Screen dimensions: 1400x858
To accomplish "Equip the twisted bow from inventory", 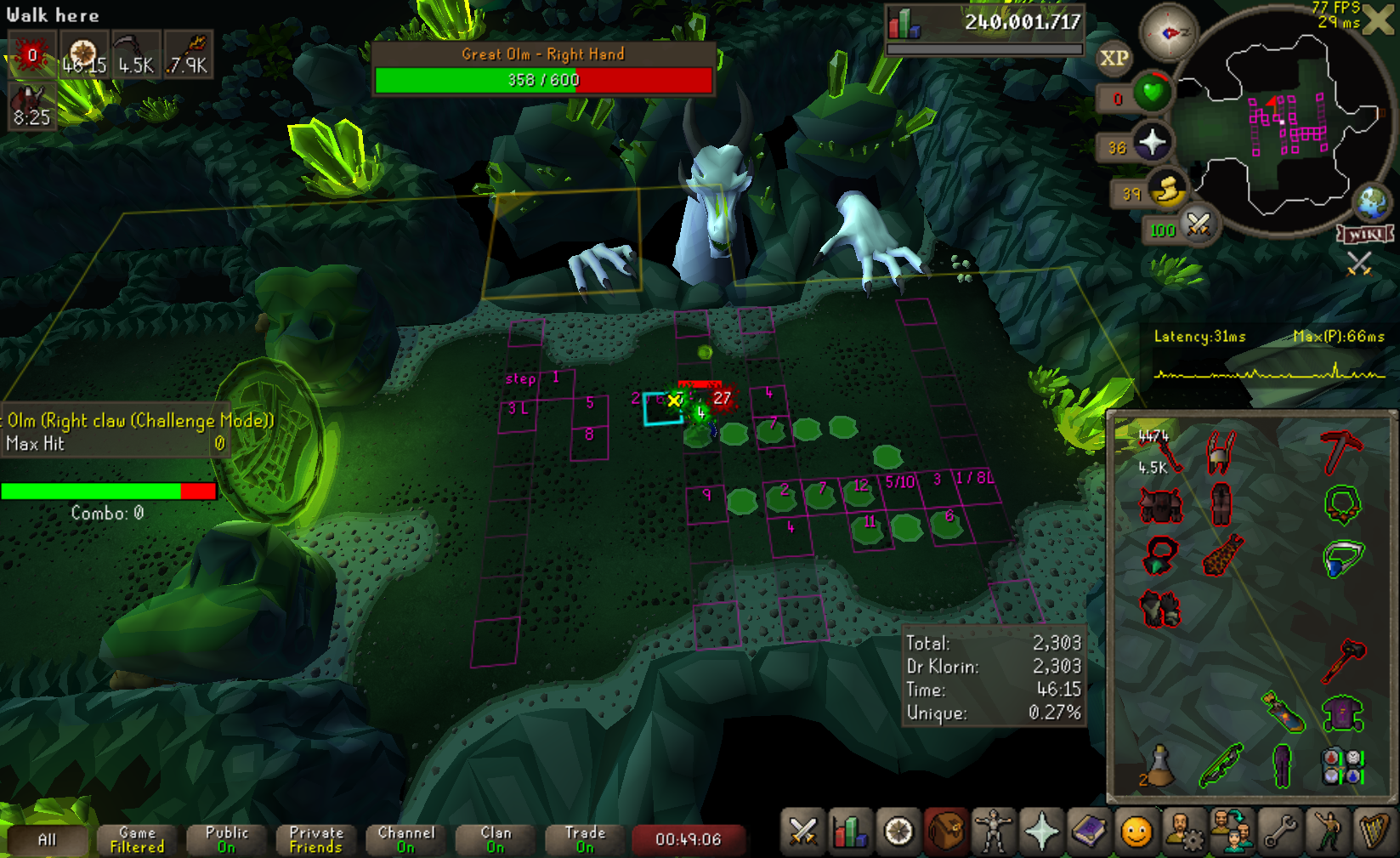I will pyautogui.click(x=1221, y=764).
